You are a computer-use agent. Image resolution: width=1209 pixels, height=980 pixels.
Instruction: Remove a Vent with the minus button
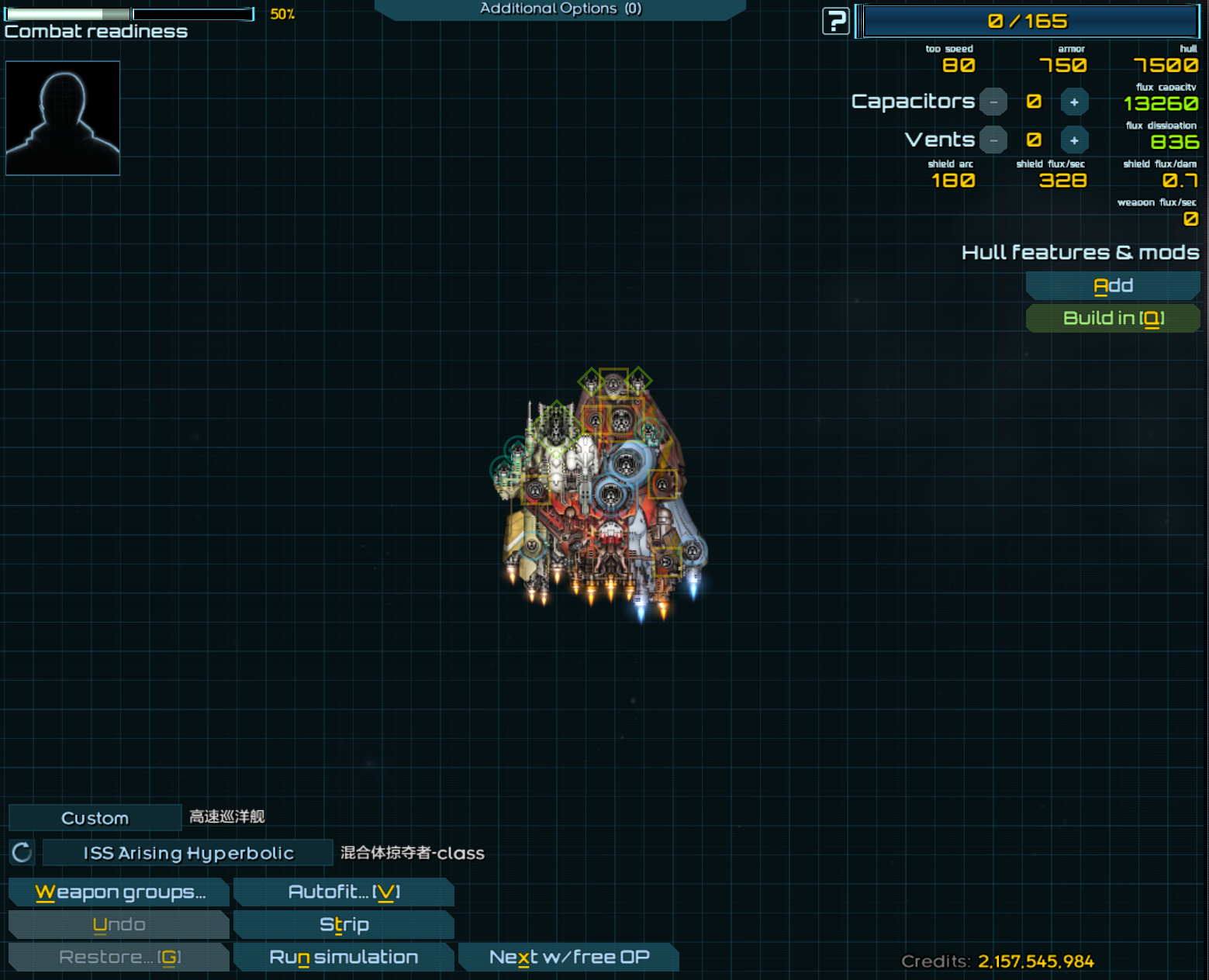click(x=993, y=140)
